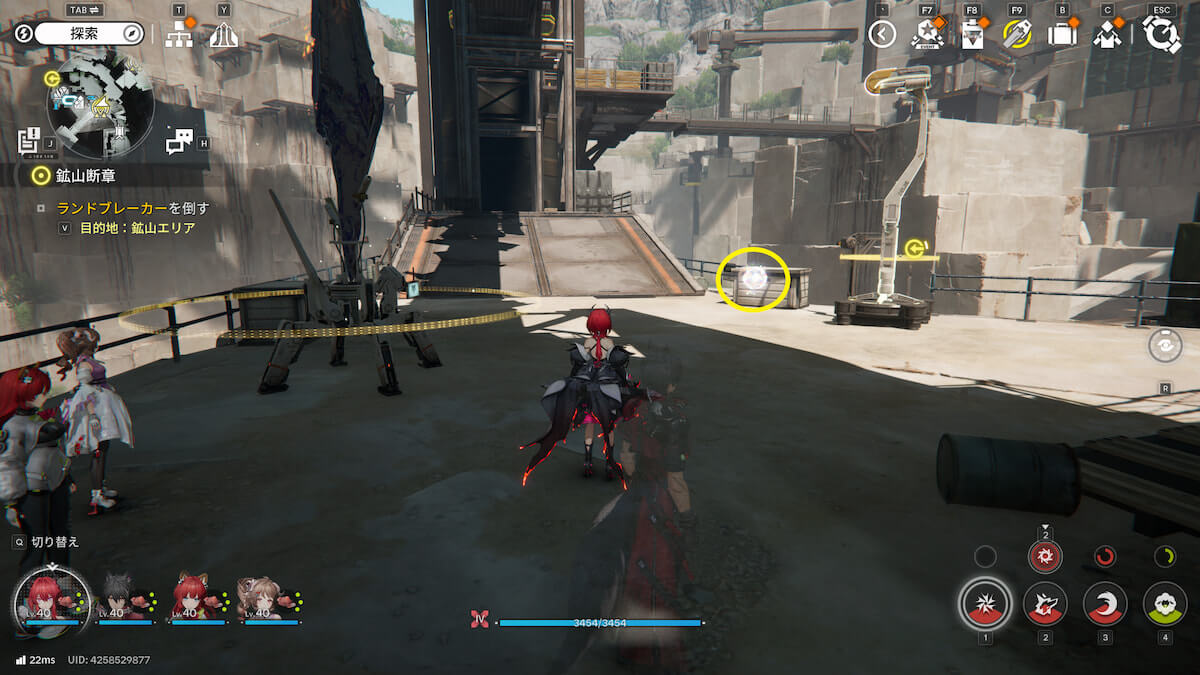Open the clipboard icon with triangle emblem
1200x675 pixels.
[x=971, y=35]
